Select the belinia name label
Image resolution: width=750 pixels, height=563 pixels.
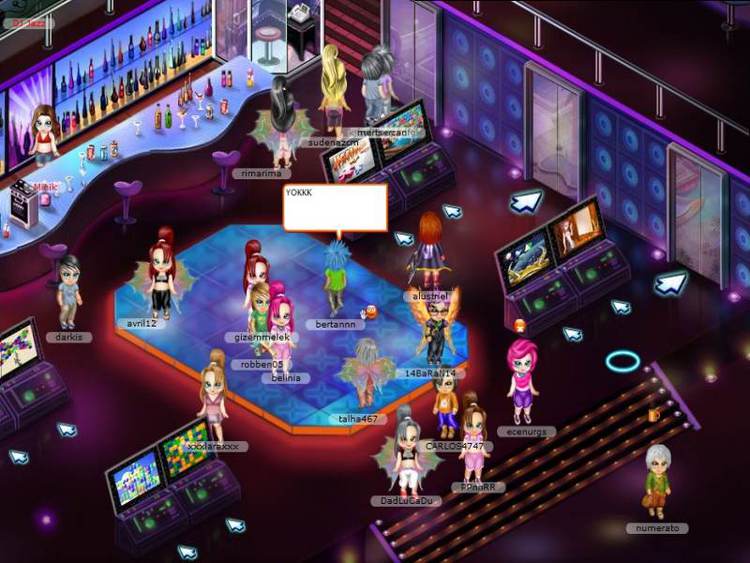(x=281, y=378)
